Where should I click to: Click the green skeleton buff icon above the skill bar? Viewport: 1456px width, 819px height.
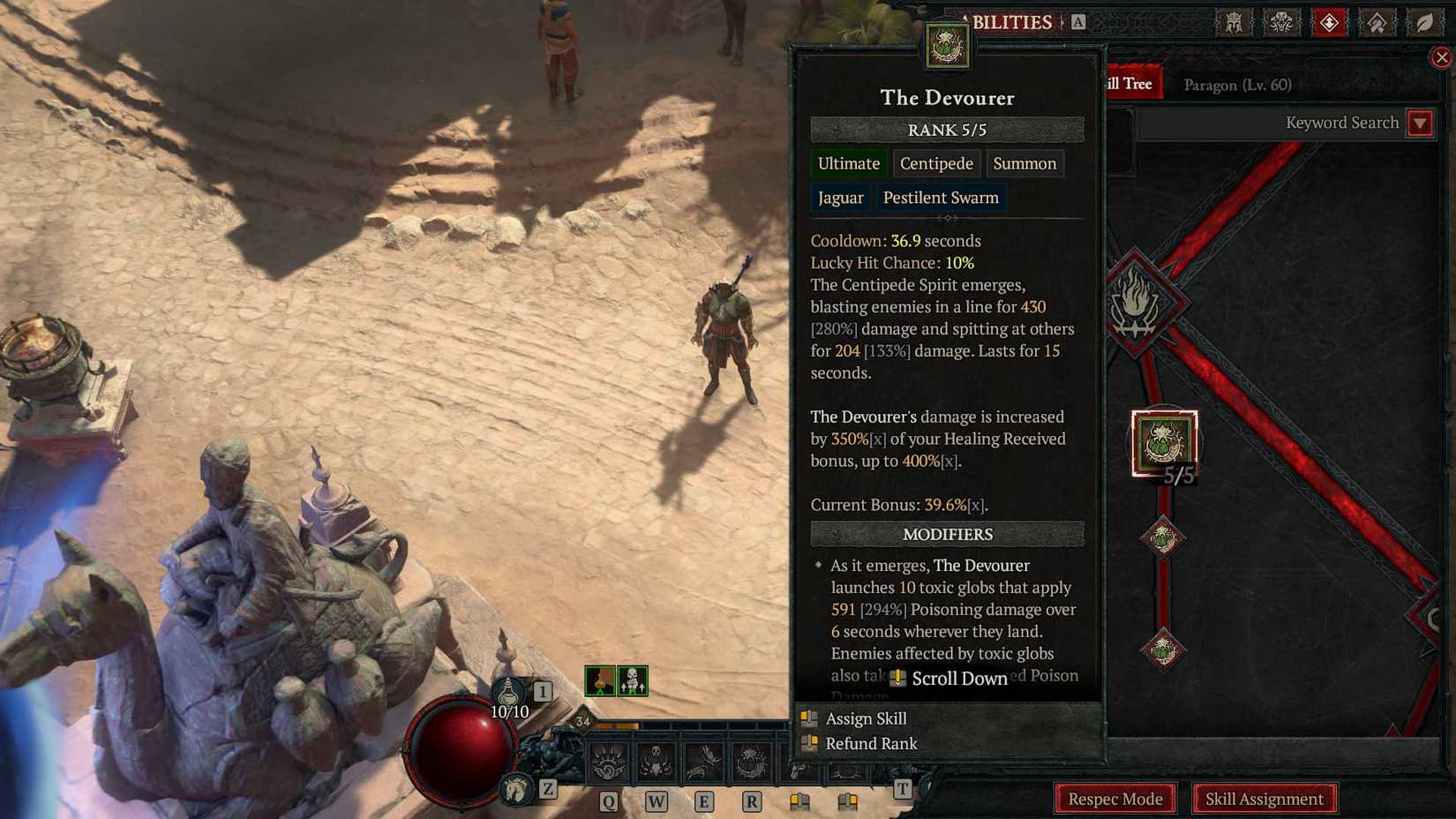click(634, 682)
